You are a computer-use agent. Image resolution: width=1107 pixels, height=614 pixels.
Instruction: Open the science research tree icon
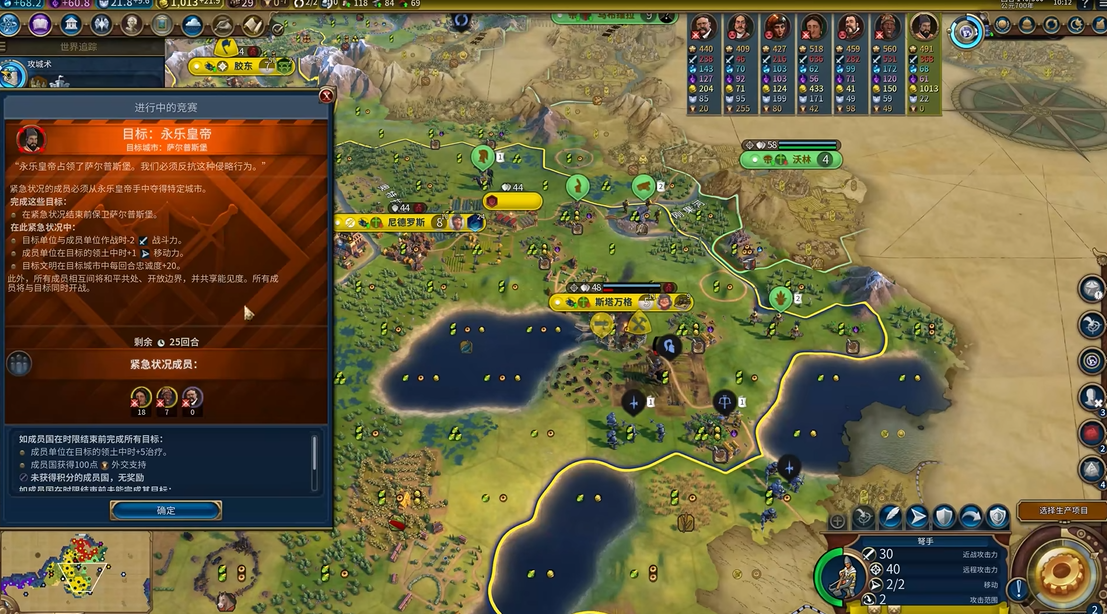tap(11, 25)
